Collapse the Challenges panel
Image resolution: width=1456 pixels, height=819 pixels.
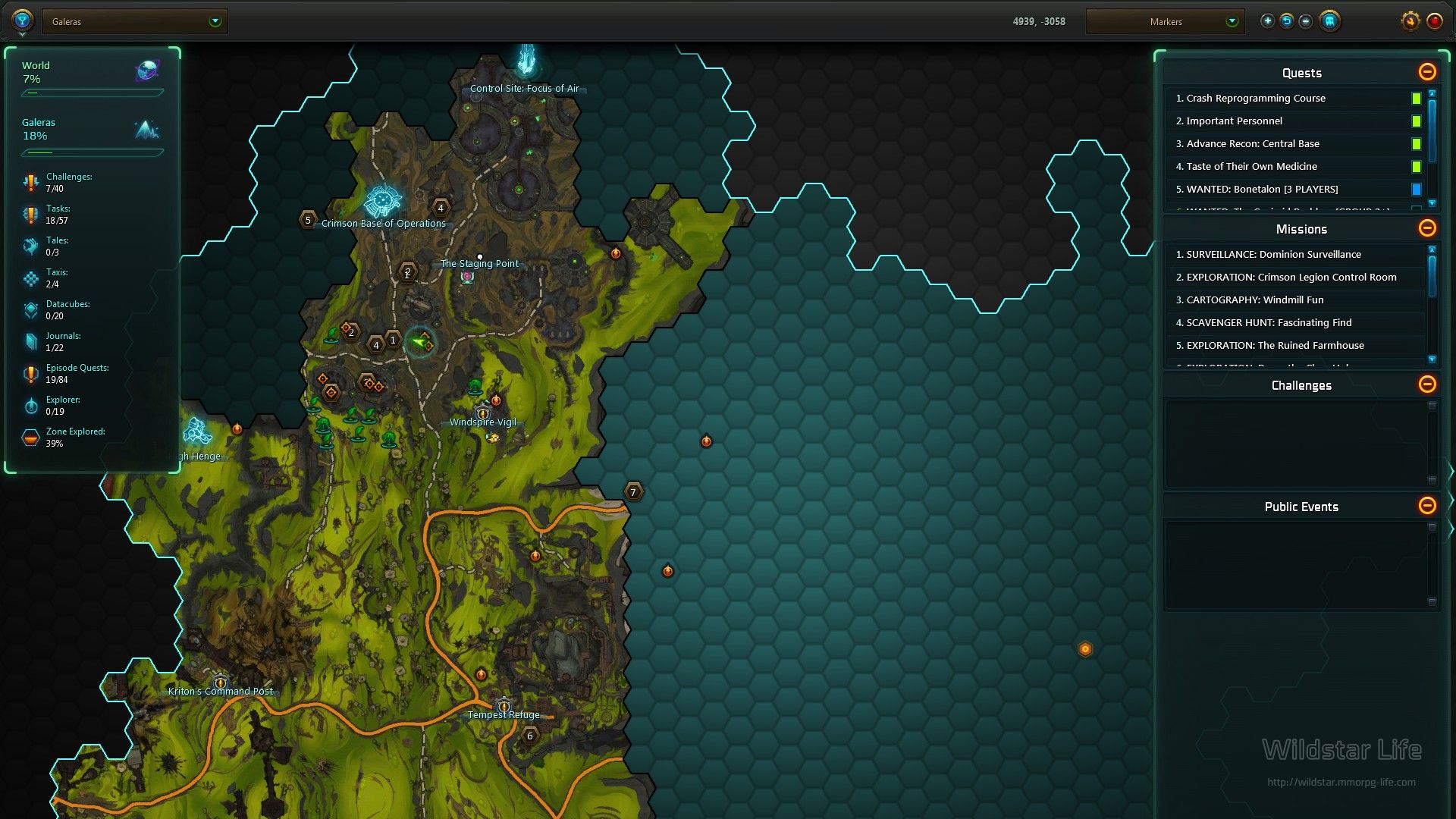pyautogui.click(x=1427, y=384)
